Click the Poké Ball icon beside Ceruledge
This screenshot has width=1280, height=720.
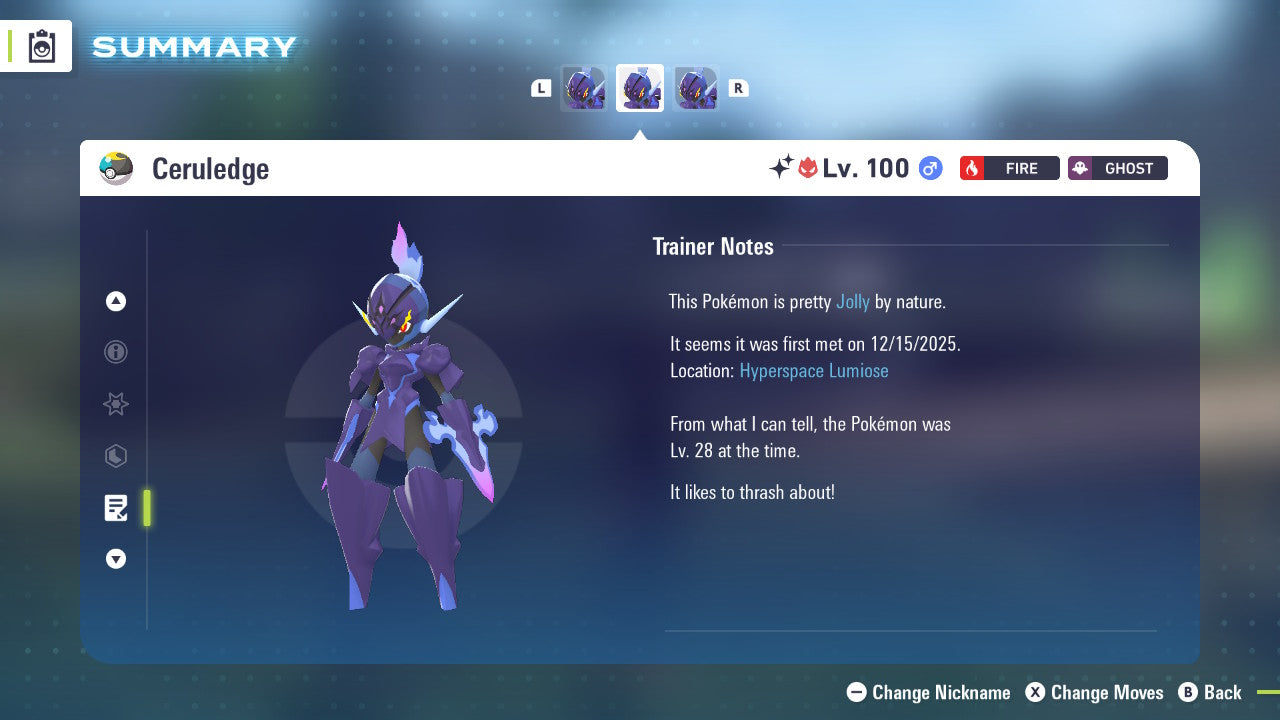116,168
